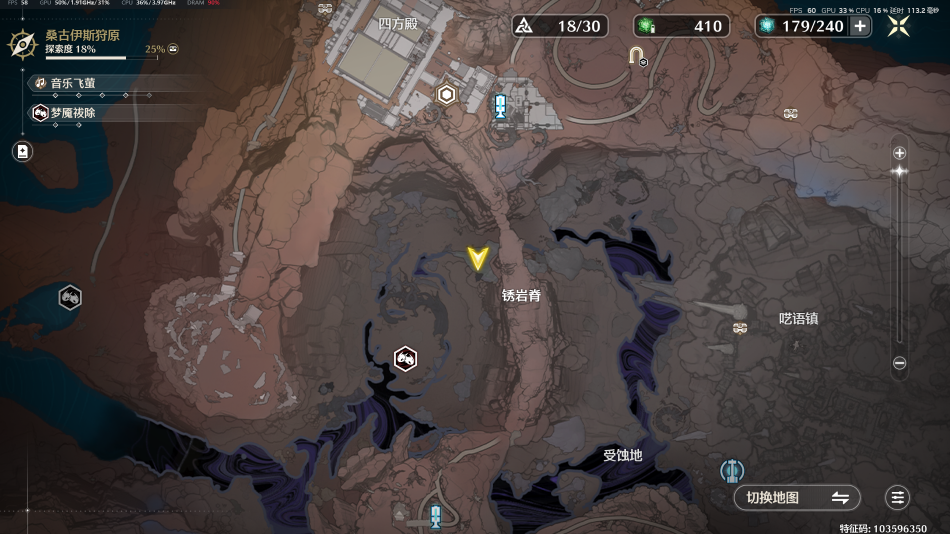Viewport: 950px width, 534px height.
Task: Click the 切换地图 switch map button
Action: point(797,497)
